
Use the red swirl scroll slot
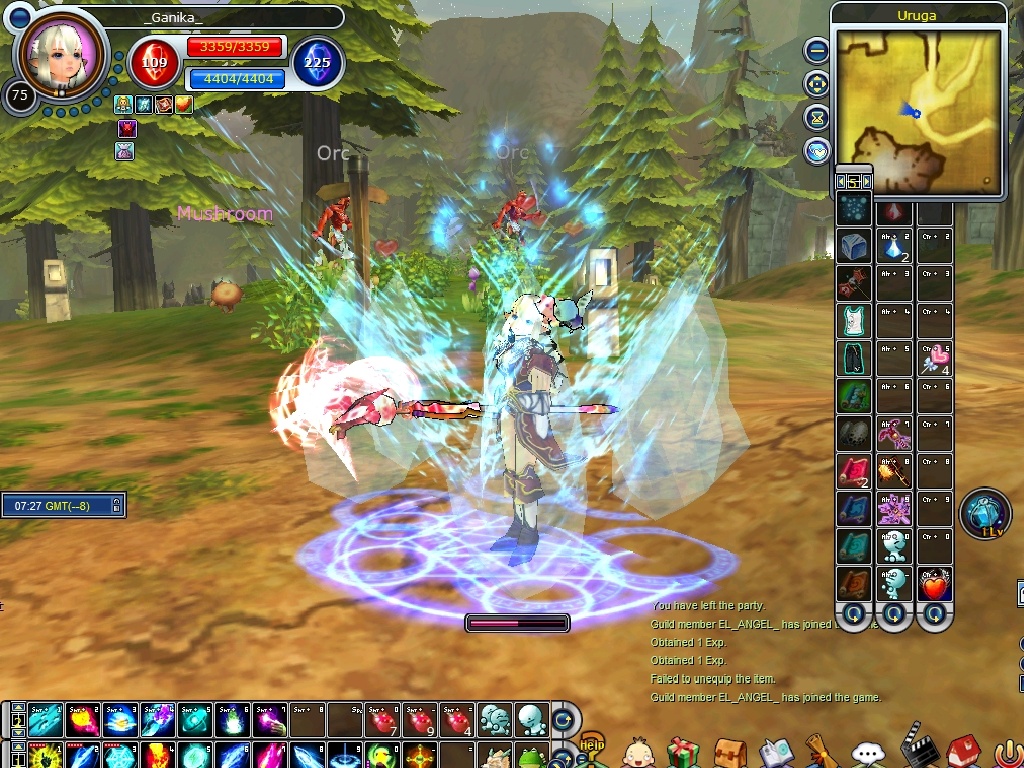[x=852, y=471]
